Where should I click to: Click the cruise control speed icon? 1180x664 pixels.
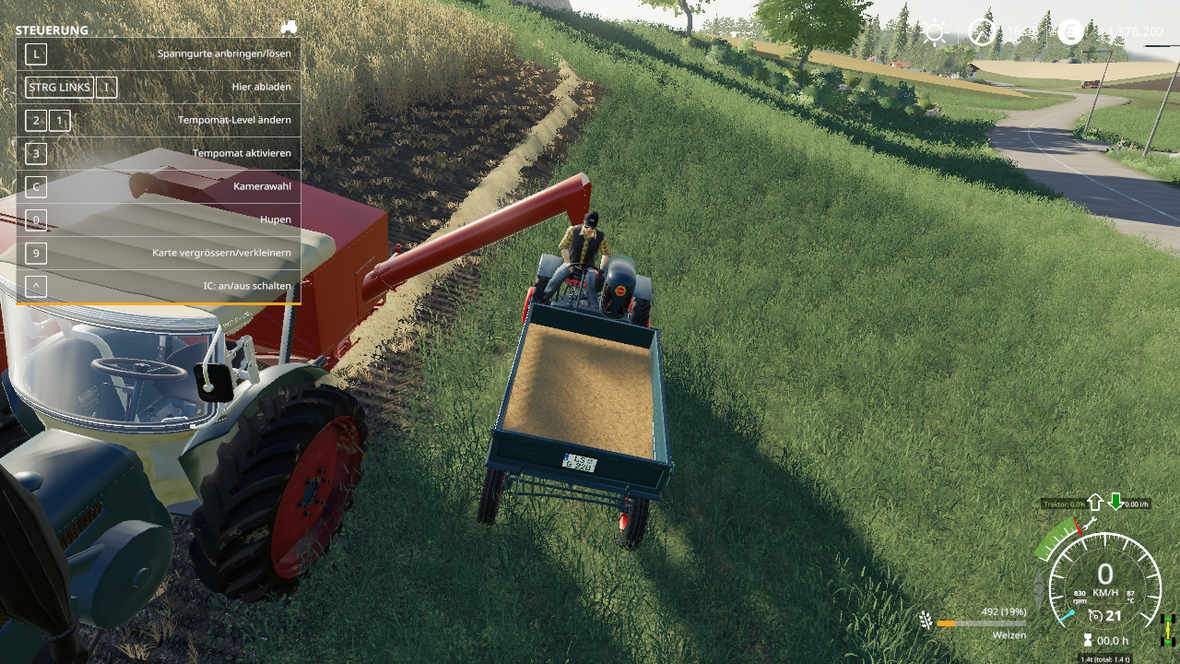pos(1095,617)
